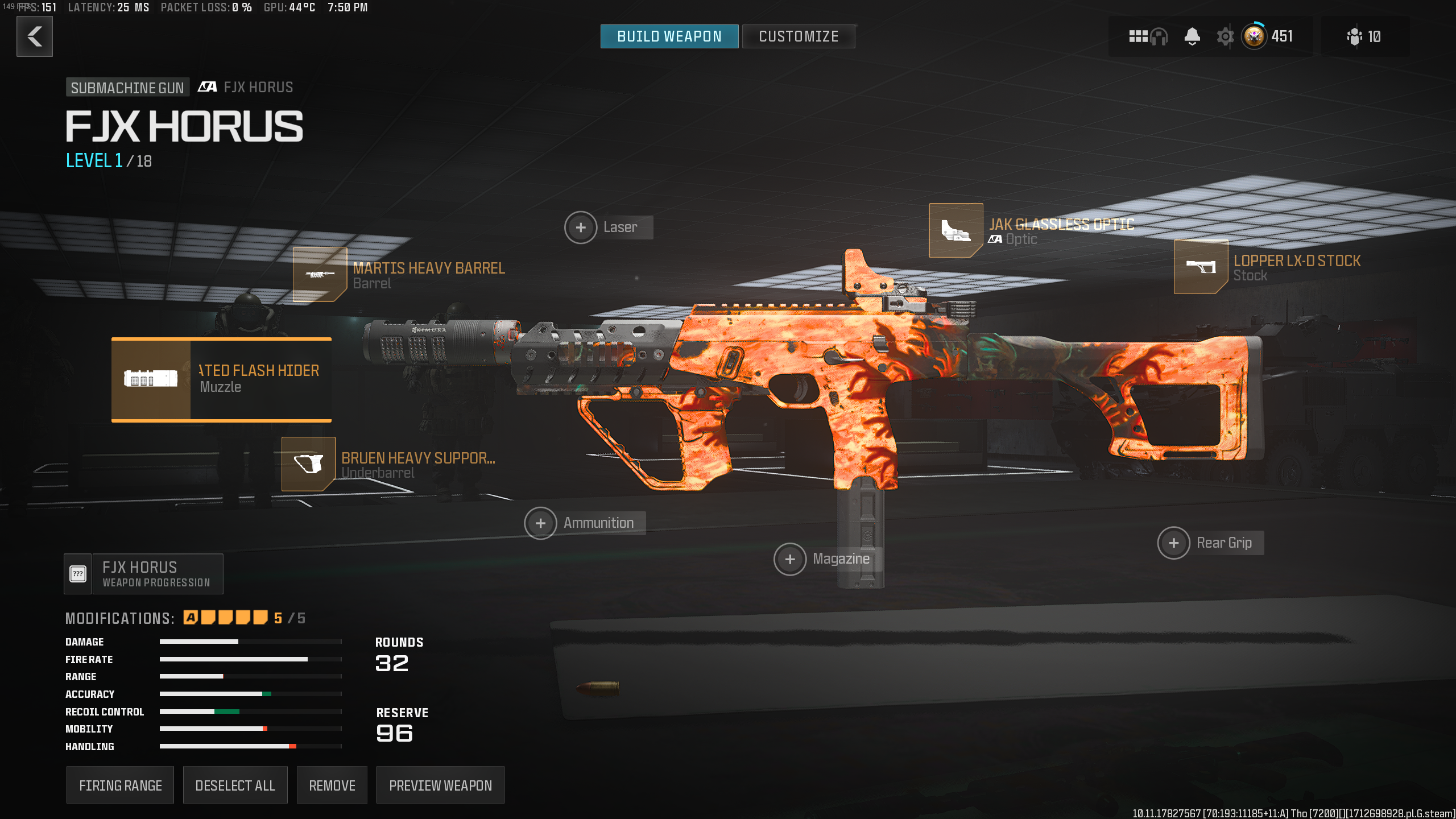1456x819 pixels.
Task: Open the grid menu icon
Action: coord(1137,37)
